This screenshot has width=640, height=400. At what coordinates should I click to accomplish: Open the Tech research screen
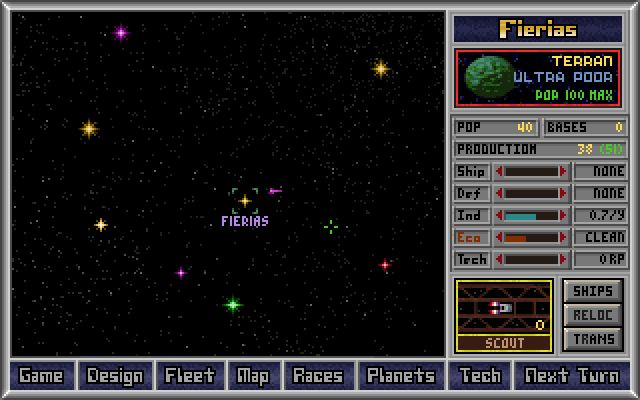pyautogui.click(x=480, y=376)
